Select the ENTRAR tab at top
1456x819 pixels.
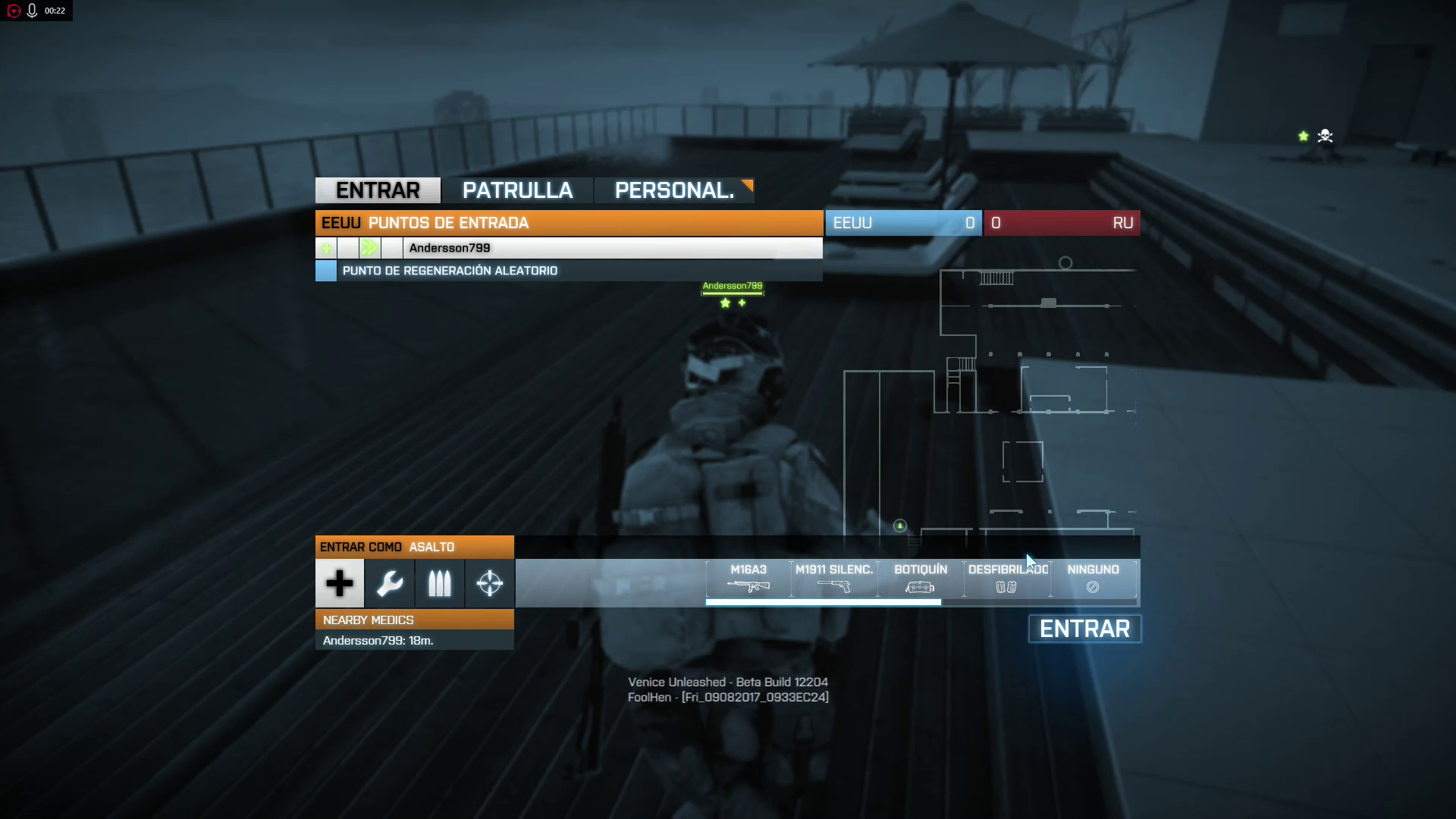[x=378, y=190]
